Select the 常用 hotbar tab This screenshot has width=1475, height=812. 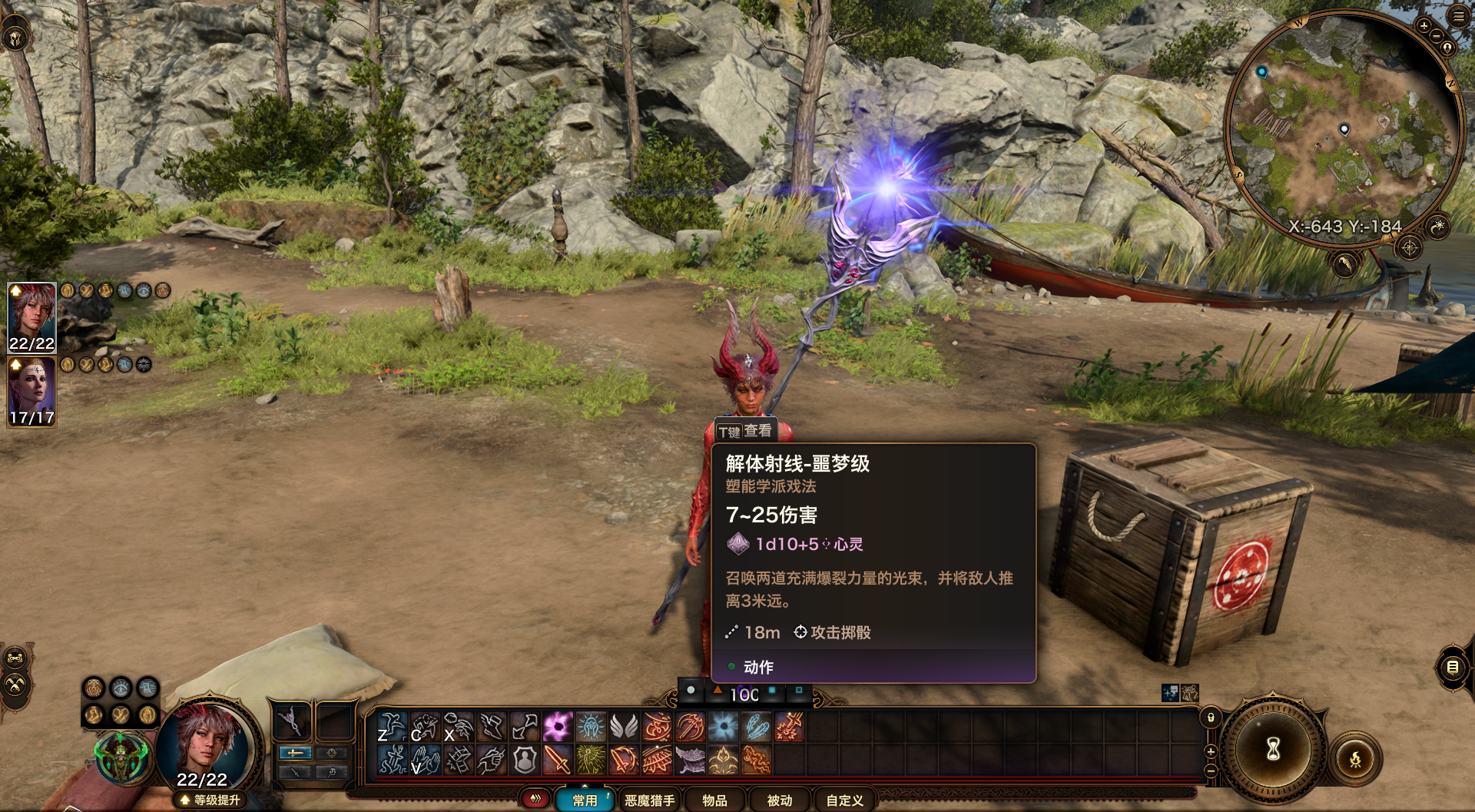click(585, 800)
